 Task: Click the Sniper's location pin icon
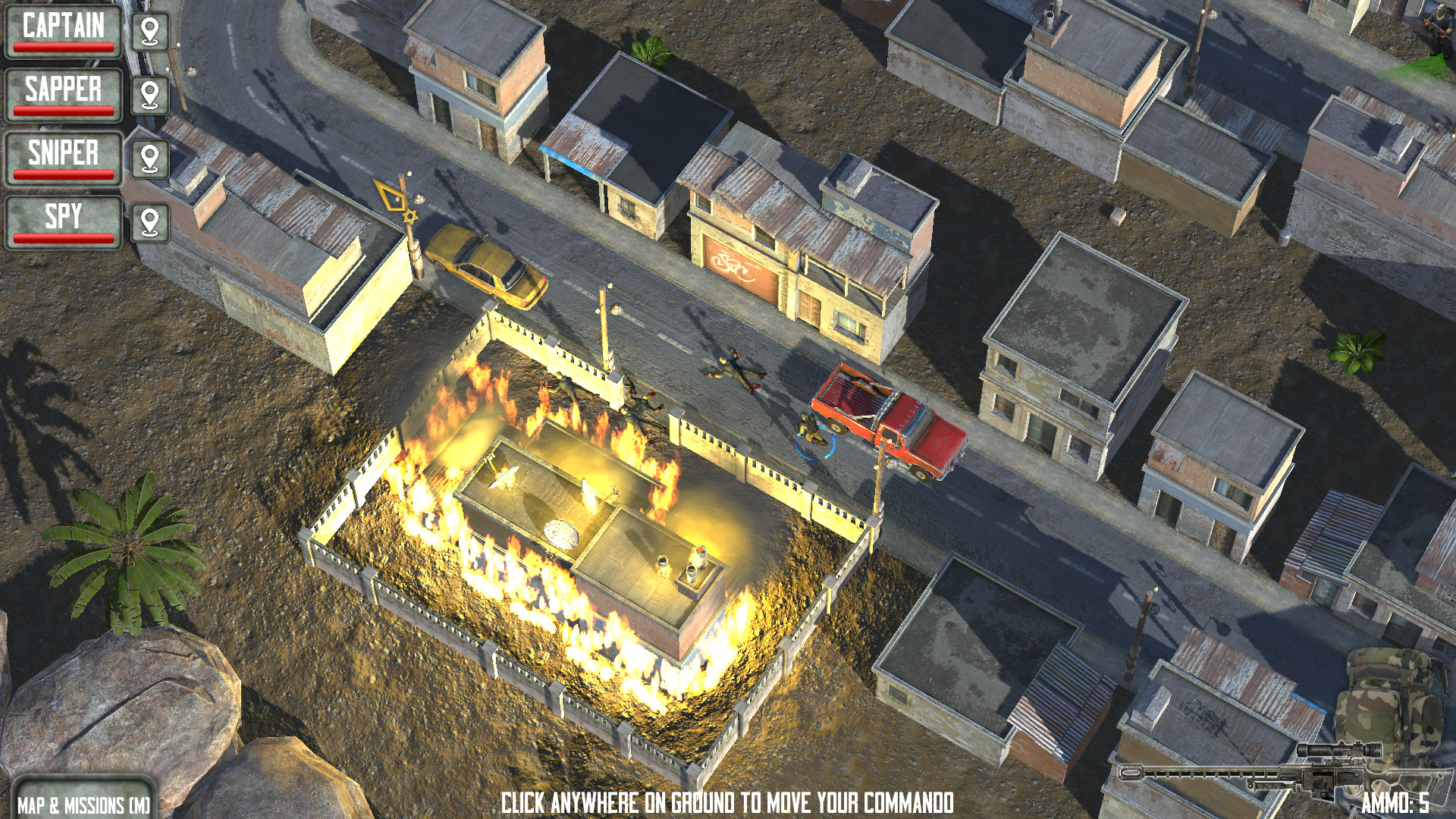coord(151,158)
